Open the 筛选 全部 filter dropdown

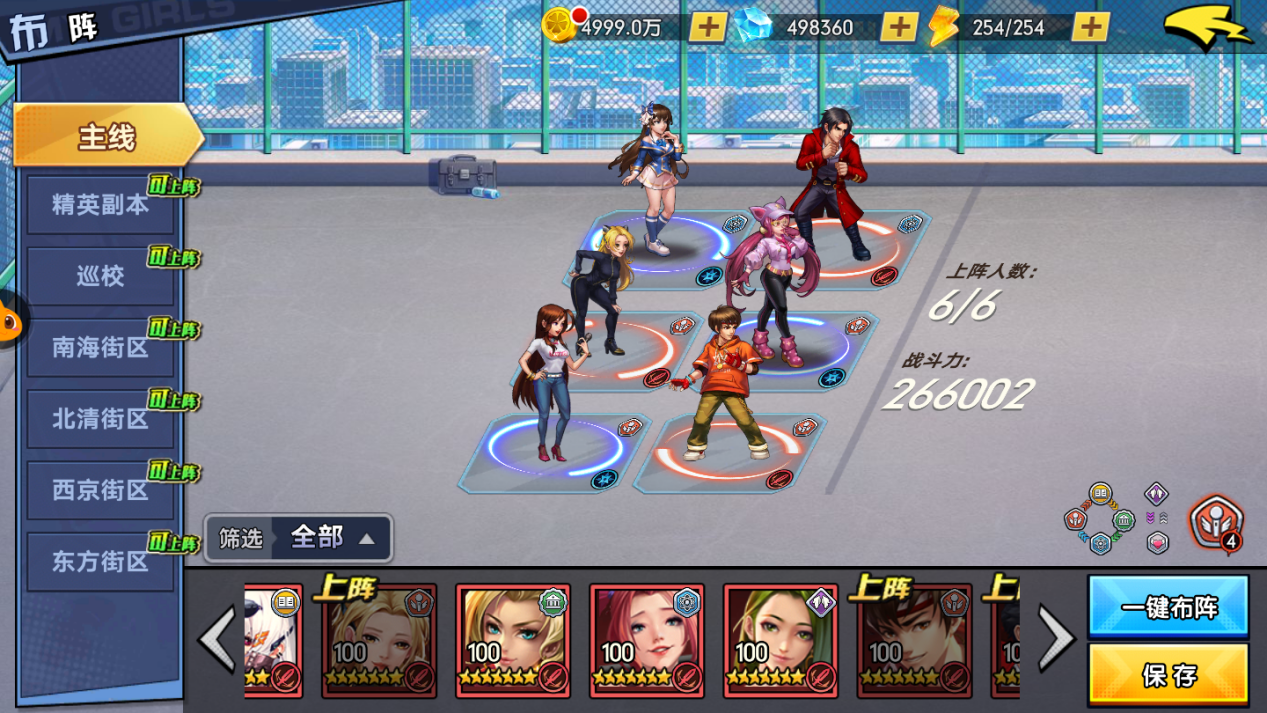pyautogui.click(x=299, y=538)
